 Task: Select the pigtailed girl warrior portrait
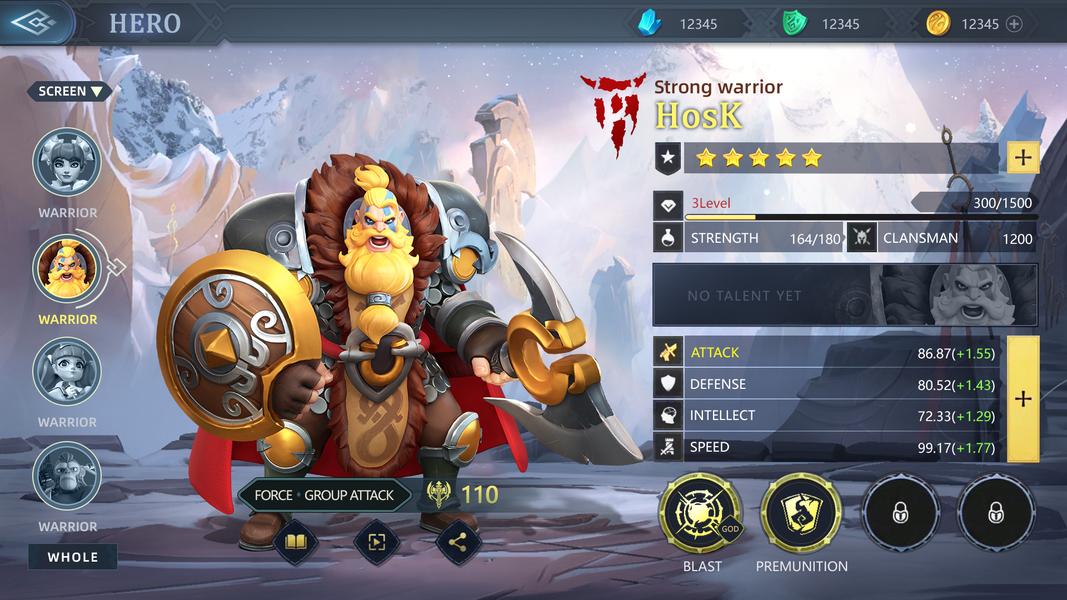(x=67, y=372)
